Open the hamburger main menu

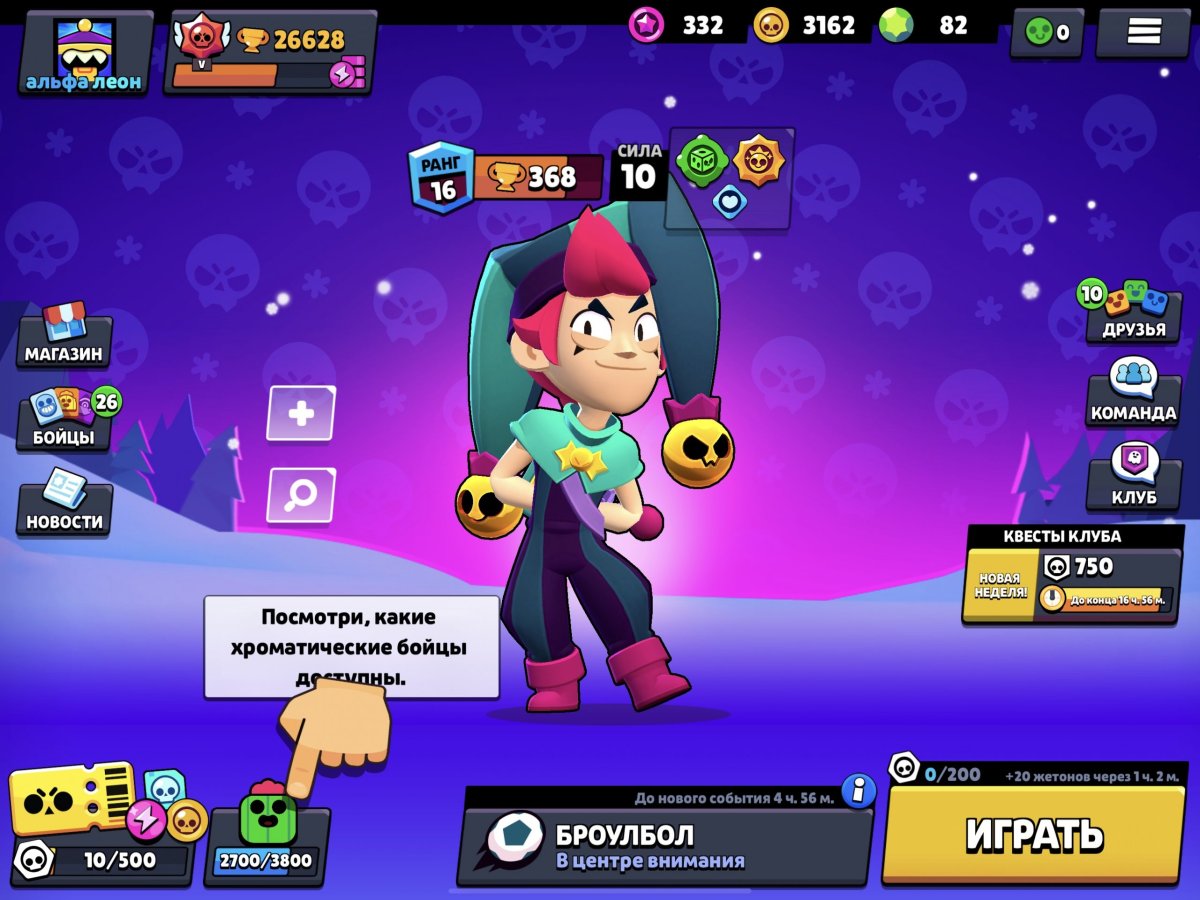pos(1142,32)
